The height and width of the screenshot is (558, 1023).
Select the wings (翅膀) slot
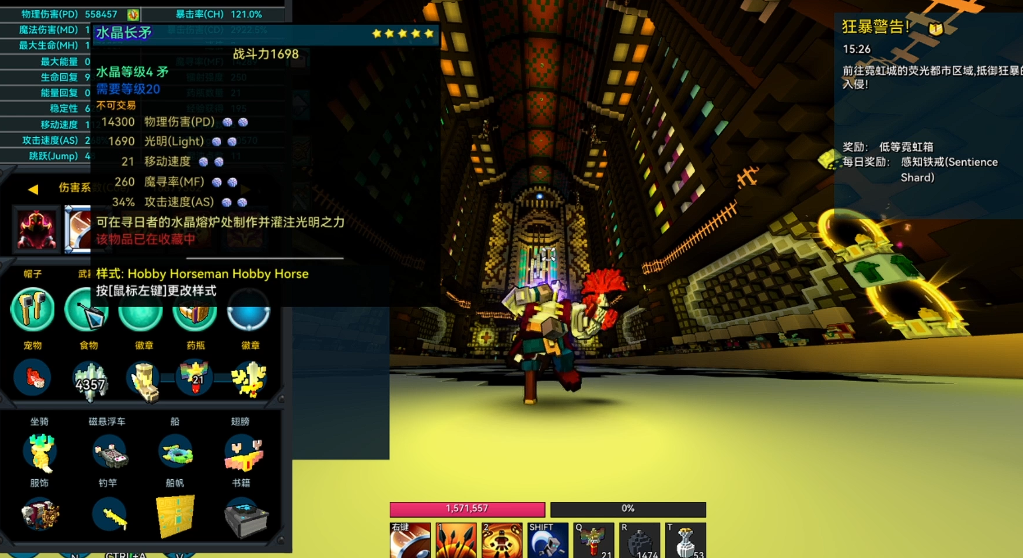pyautogui.click(x=243, y=452)
